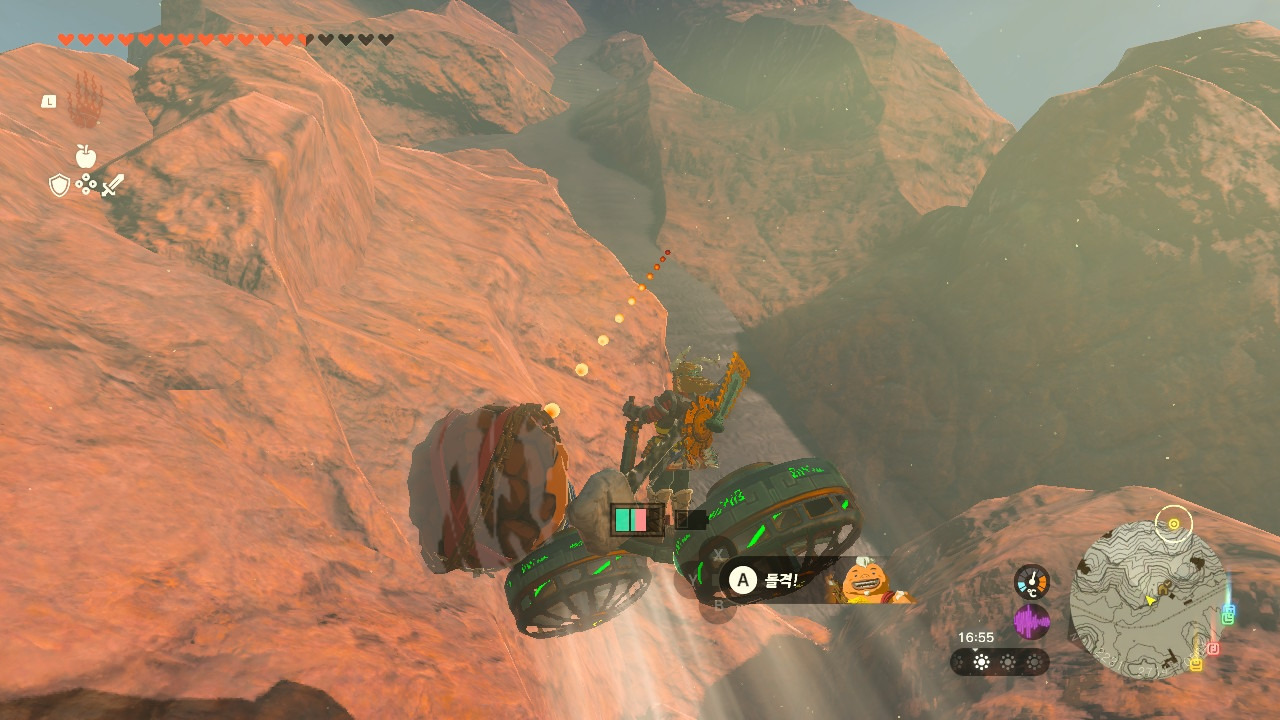Select the shield quick-slot icon
This screenshot has width=1280, height=720.
59,185
